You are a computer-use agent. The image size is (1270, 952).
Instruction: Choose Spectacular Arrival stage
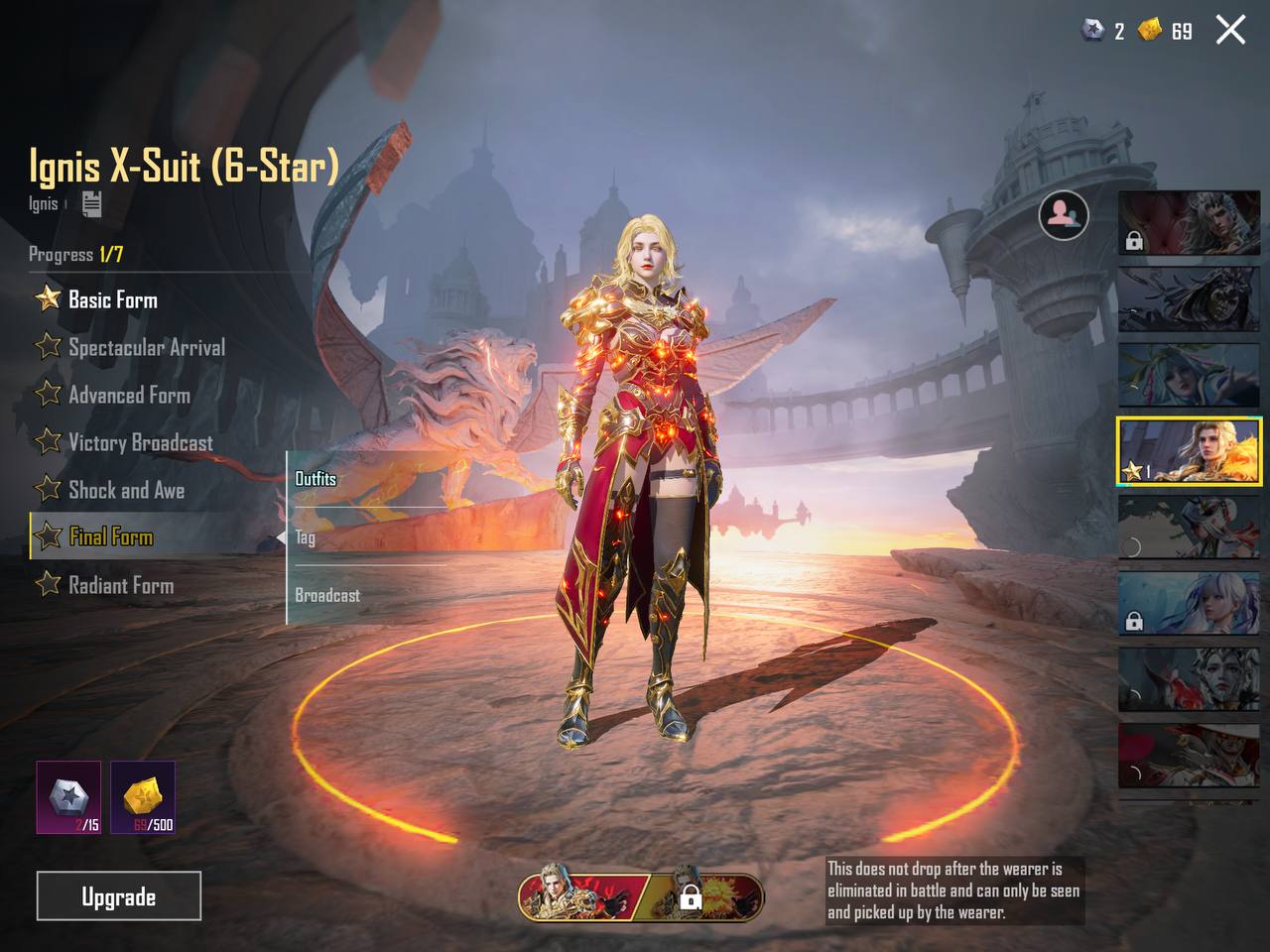146,347
